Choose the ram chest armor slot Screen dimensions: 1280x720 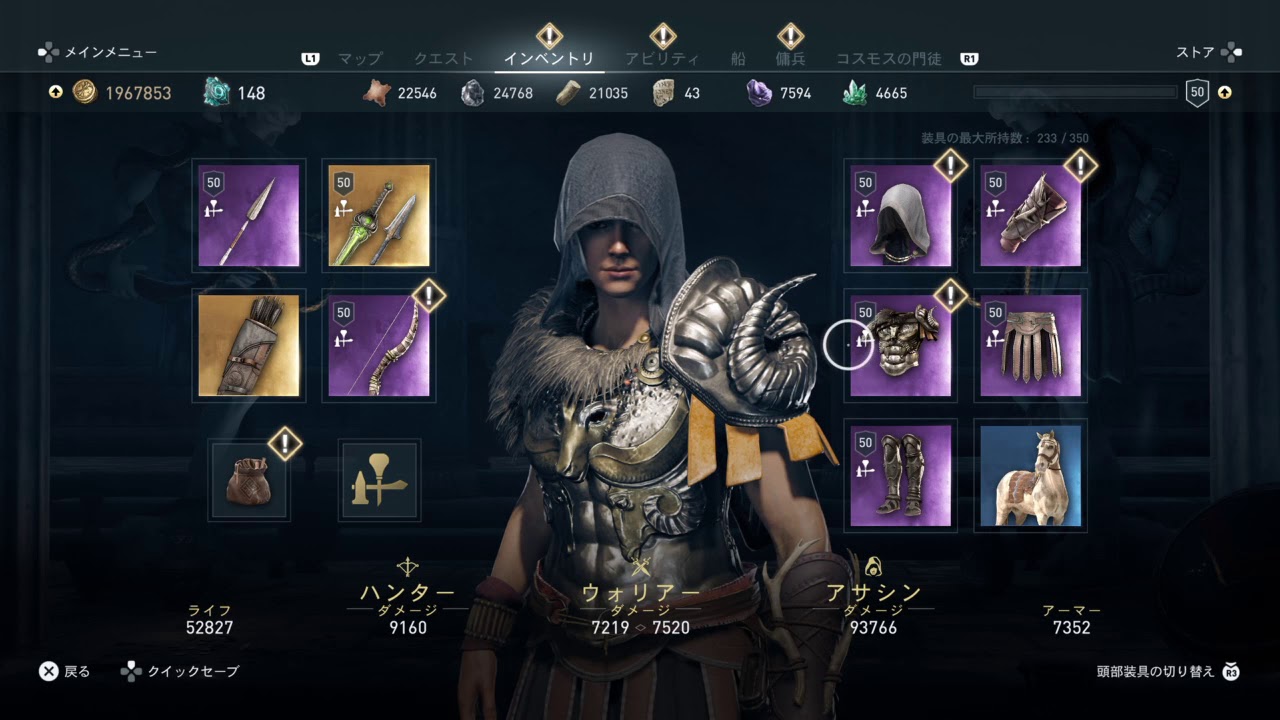pos(900,345)
